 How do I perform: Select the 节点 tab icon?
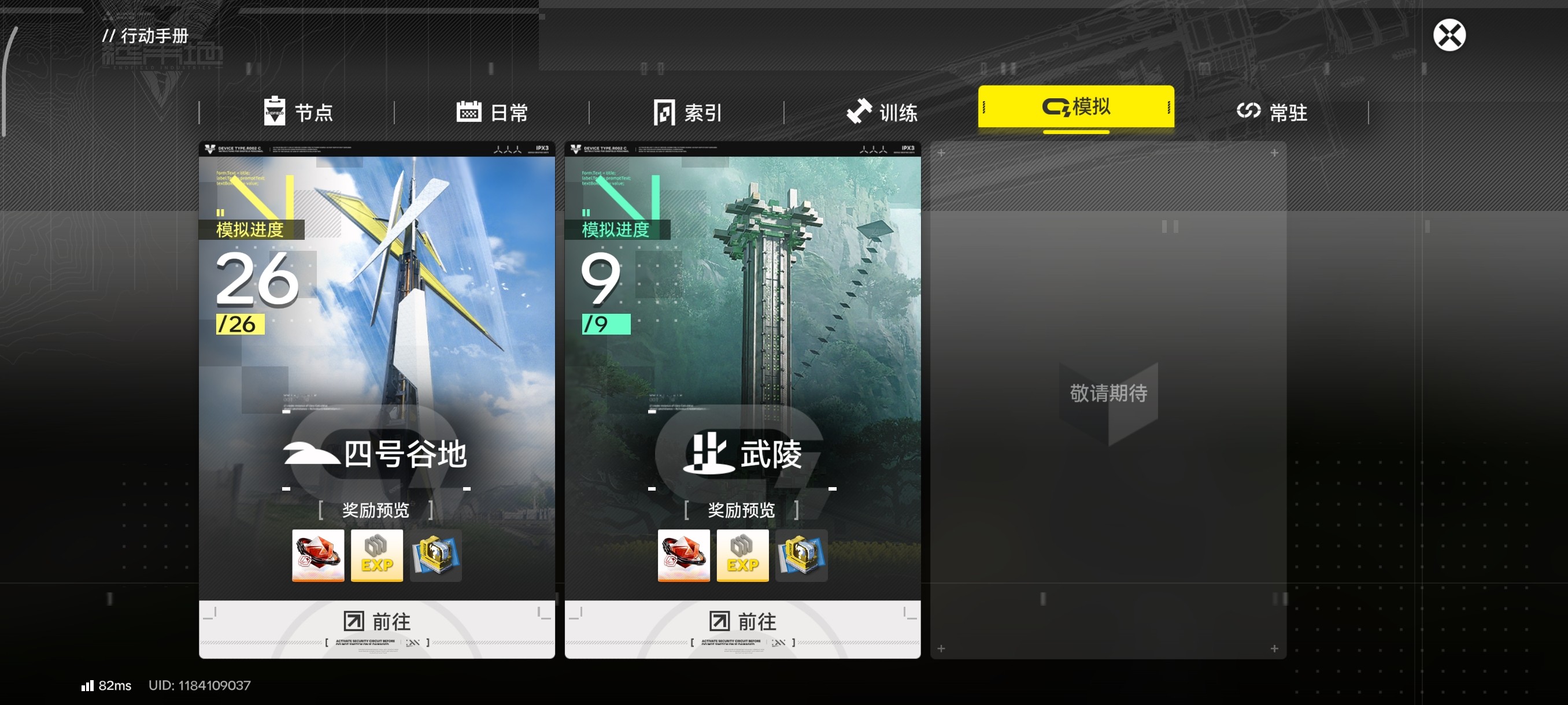coord(275,112)
